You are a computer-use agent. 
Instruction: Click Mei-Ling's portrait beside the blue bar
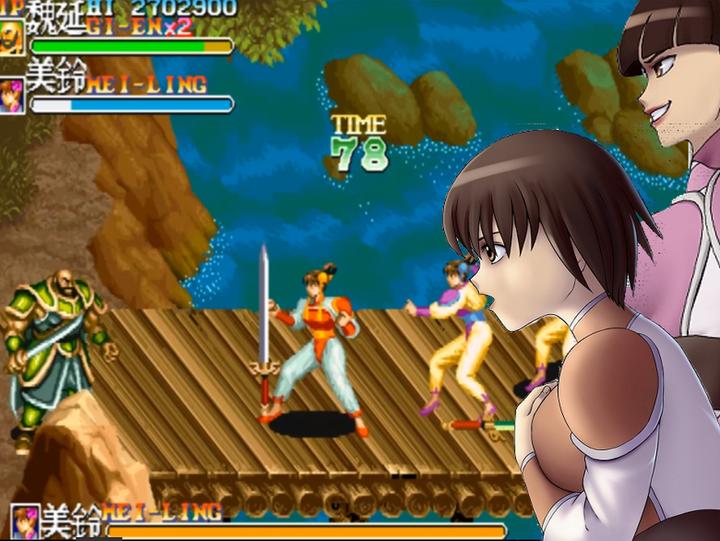pyautogui.click(x=12, y=97)
